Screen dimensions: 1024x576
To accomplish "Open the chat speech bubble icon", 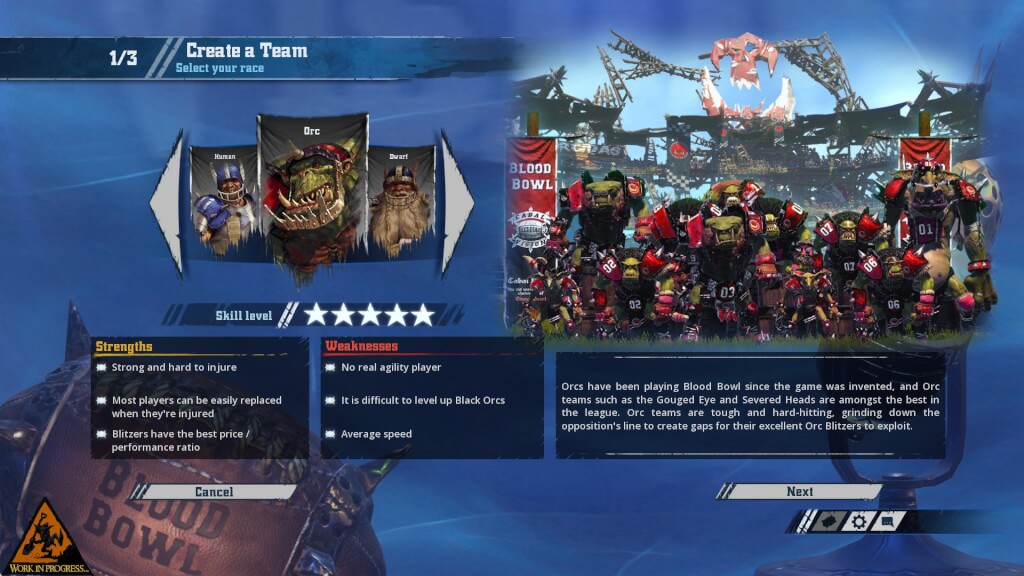I will coord(889,521).
